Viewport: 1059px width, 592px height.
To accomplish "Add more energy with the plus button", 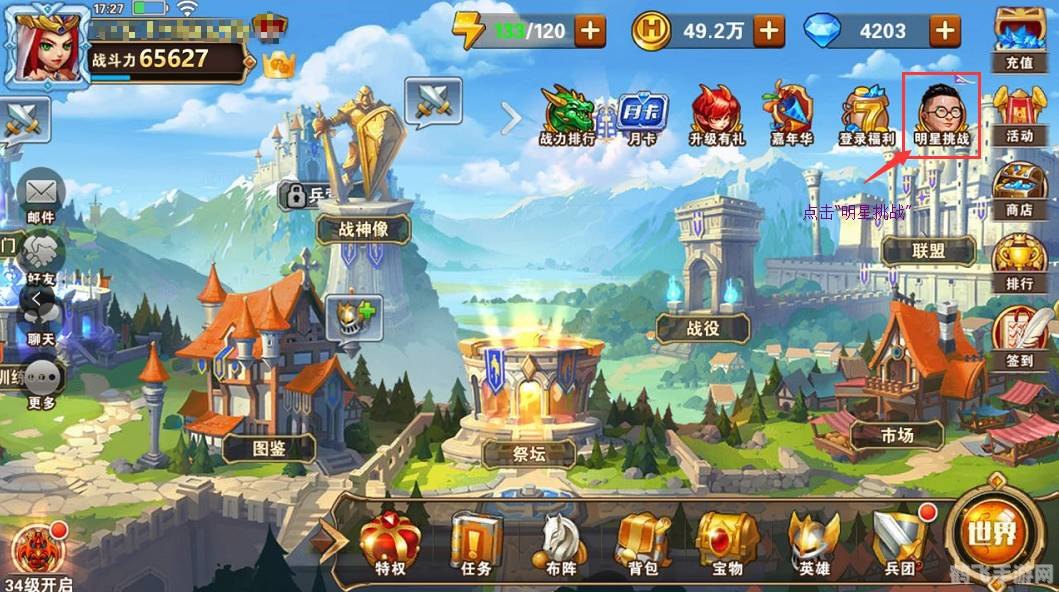I will [x=590, y=31].
